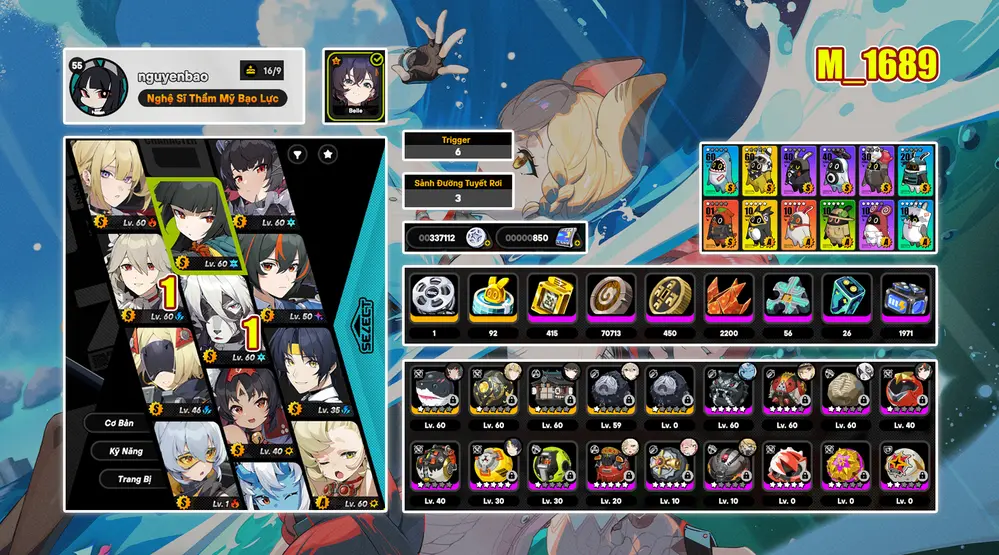Open the agent filter funnel icon
This screenshot has height=555, width=999.
(298, 154)
